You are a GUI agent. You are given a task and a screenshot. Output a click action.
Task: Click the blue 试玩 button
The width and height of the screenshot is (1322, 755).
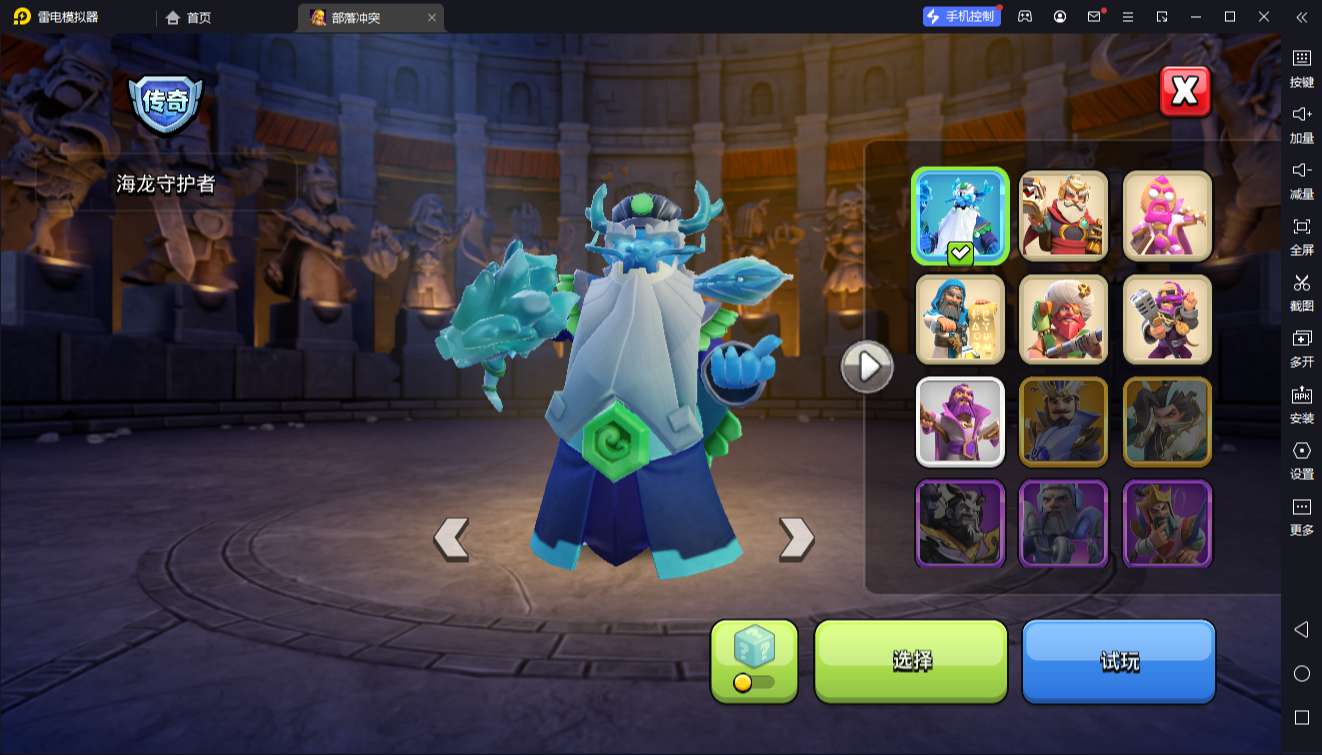tap(1118, 660)
